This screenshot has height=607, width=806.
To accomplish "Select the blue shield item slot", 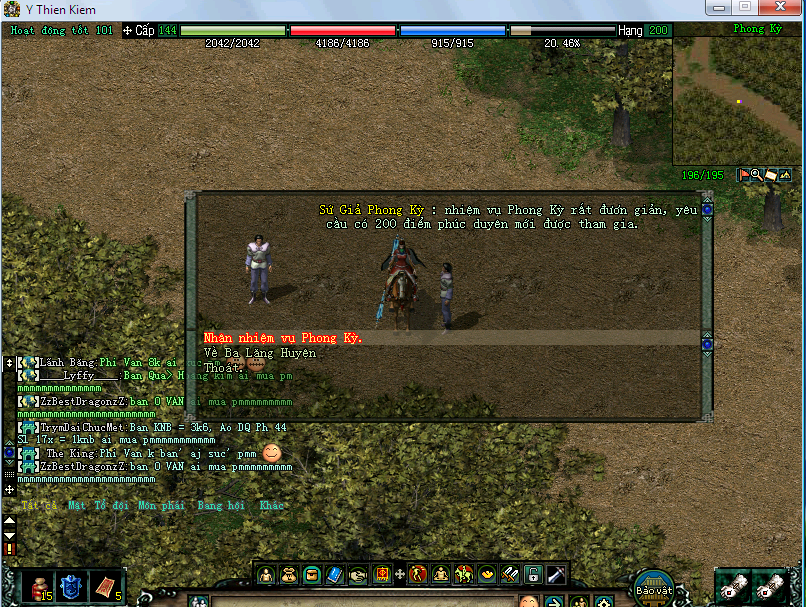I will pyautogui.click(x=72, y=586).
